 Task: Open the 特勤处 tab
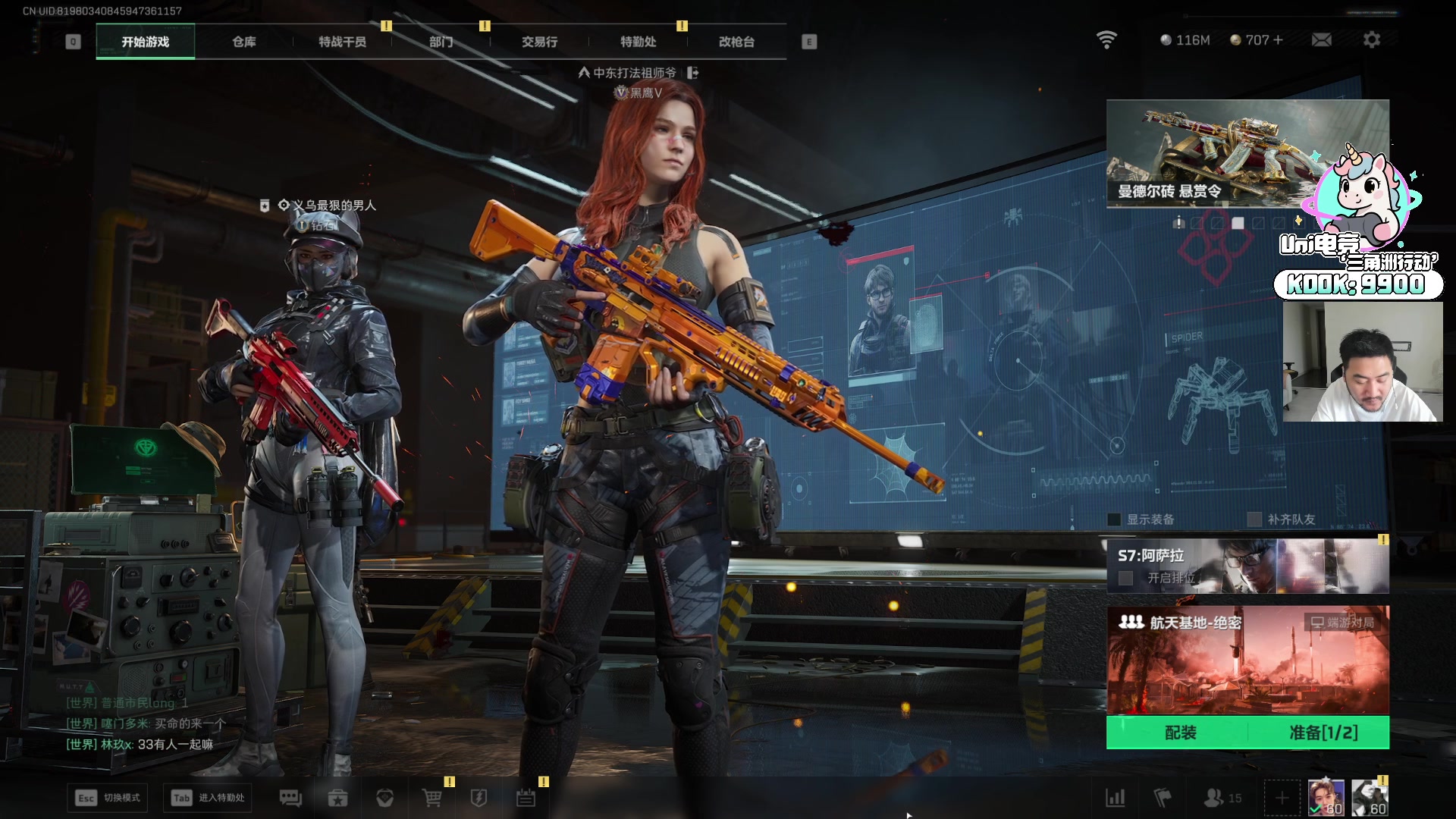pyautogui.click(x=638, y=42)
